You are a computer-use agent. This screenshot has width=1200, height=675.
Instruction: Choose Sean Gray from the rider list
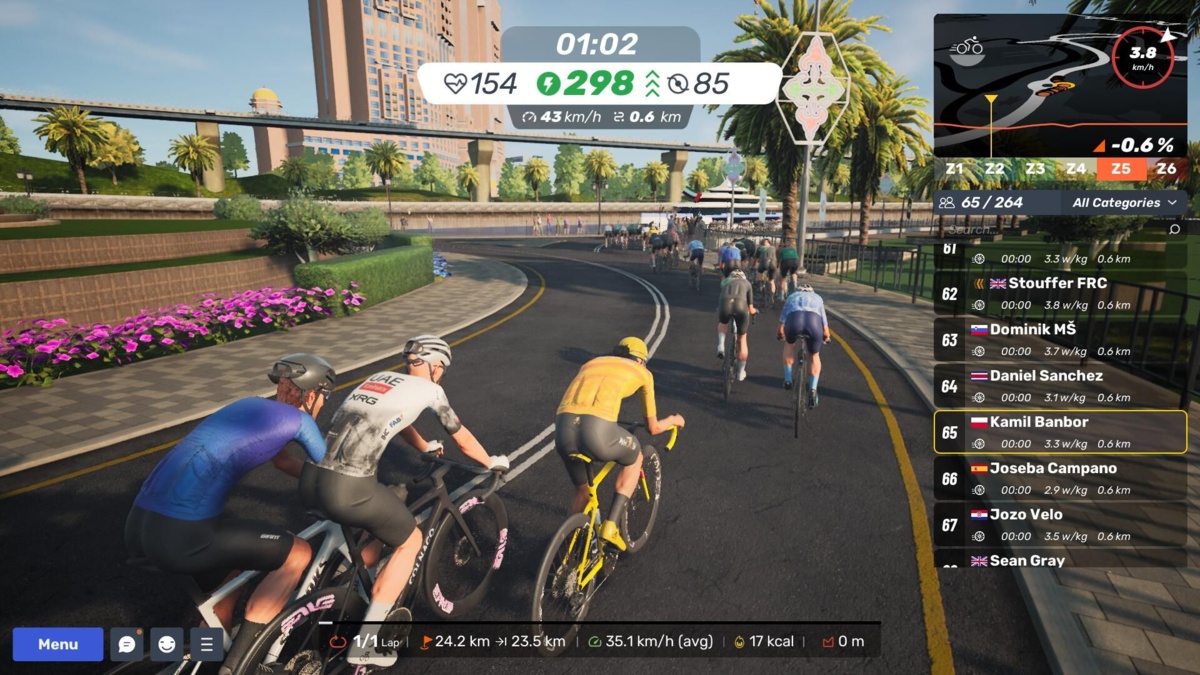coord(1060,560)
